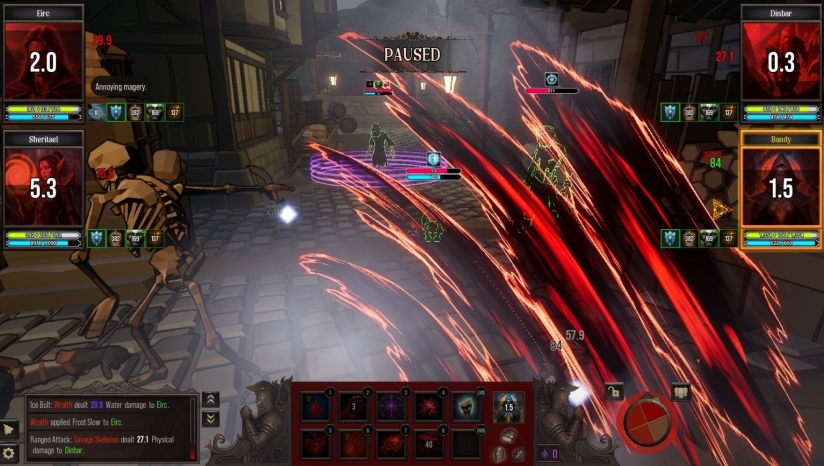Select Sheritael's party portrait
The width and height of the screenshot is (824, 466).
[x=43, y=188]
